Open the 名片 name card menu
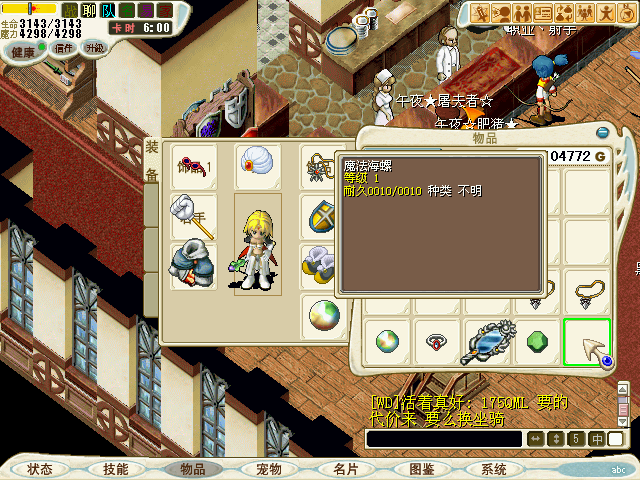The image size is (640, 480). [345, 468]
